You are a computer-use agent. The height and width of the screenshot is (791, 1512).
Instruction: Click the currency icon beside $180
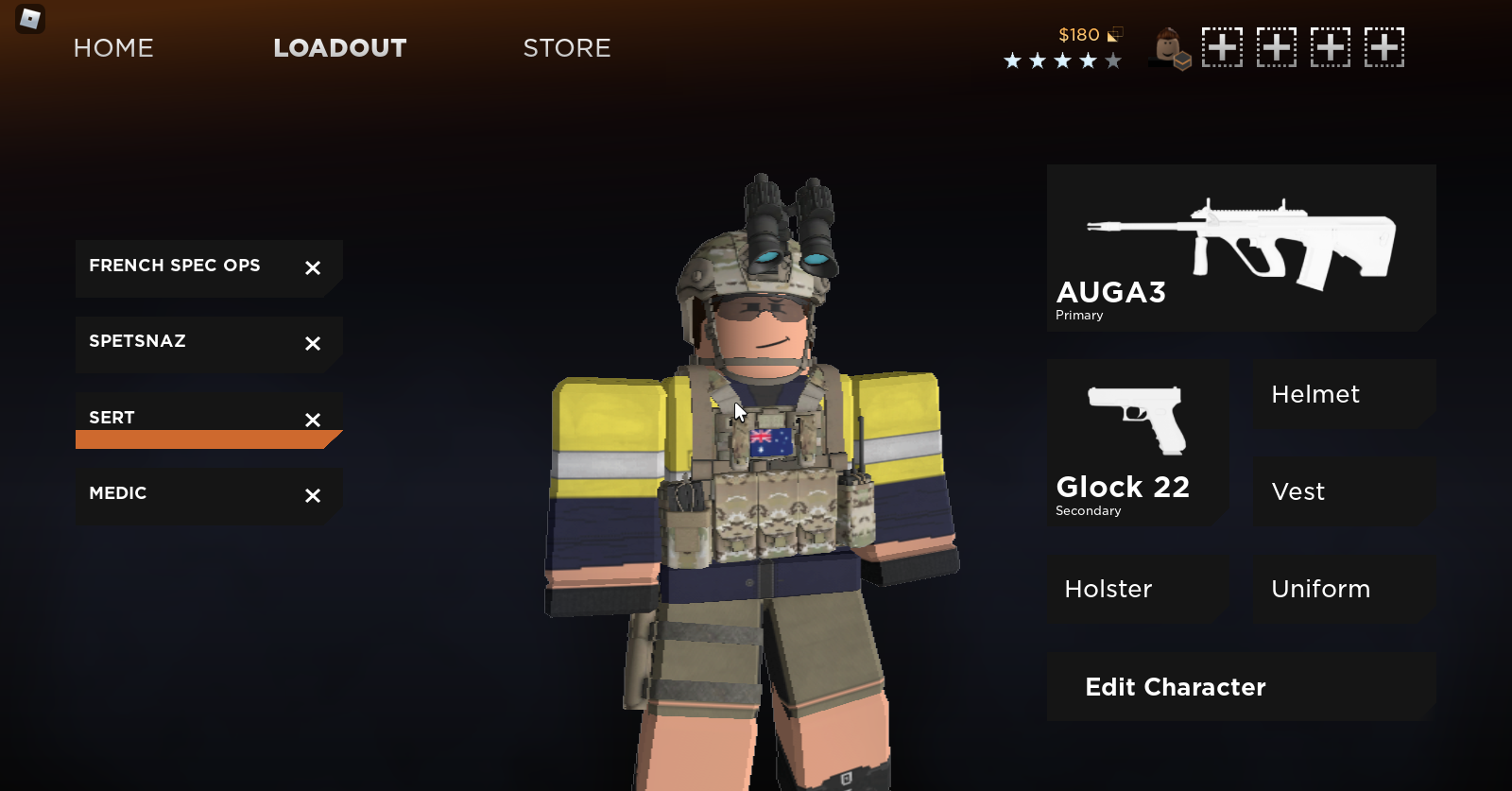(1115, 35)
